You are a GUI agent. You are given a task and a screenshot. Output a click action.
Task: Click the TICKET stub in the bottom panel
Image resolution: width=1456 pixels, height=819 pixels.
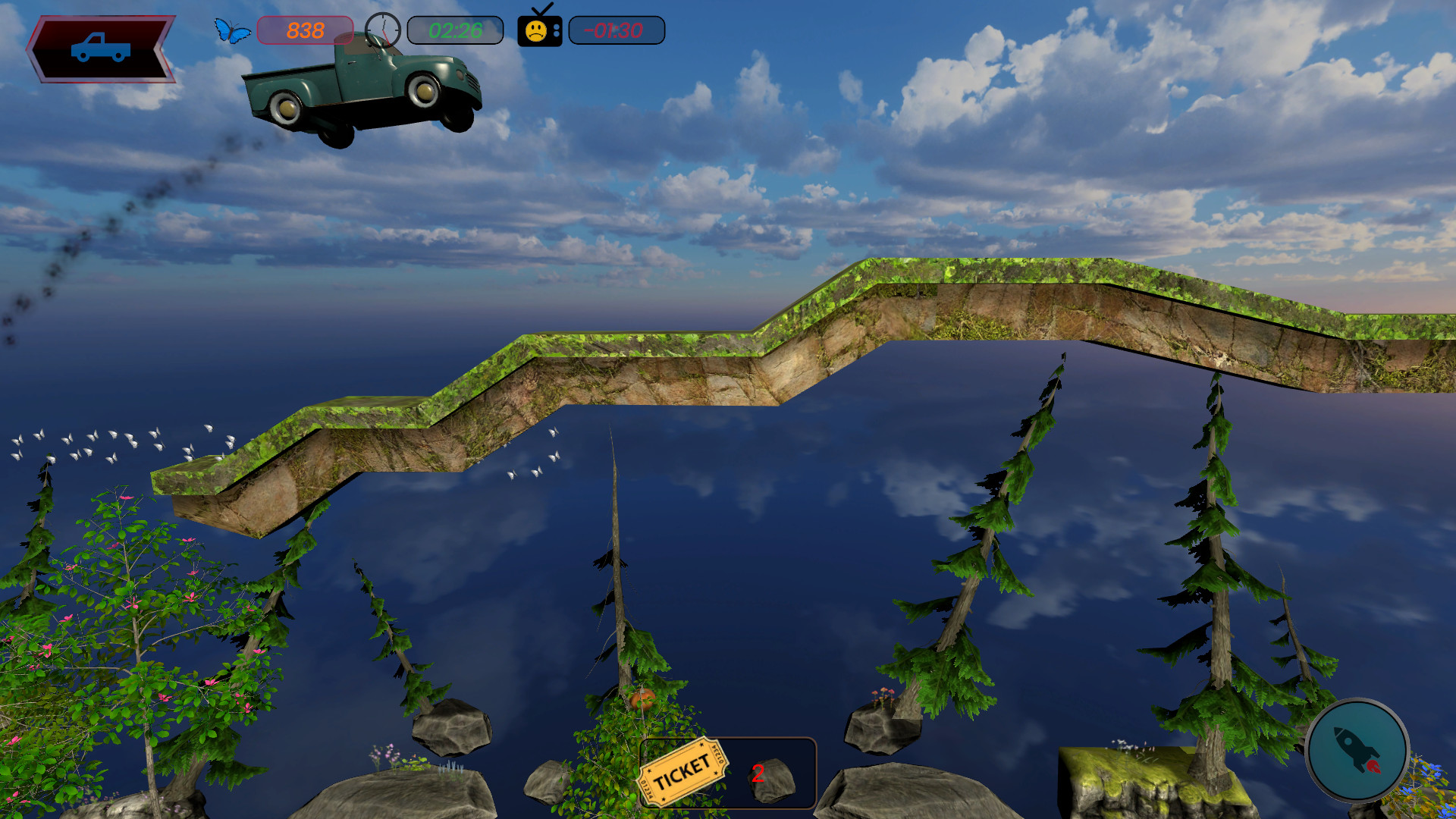682,773
